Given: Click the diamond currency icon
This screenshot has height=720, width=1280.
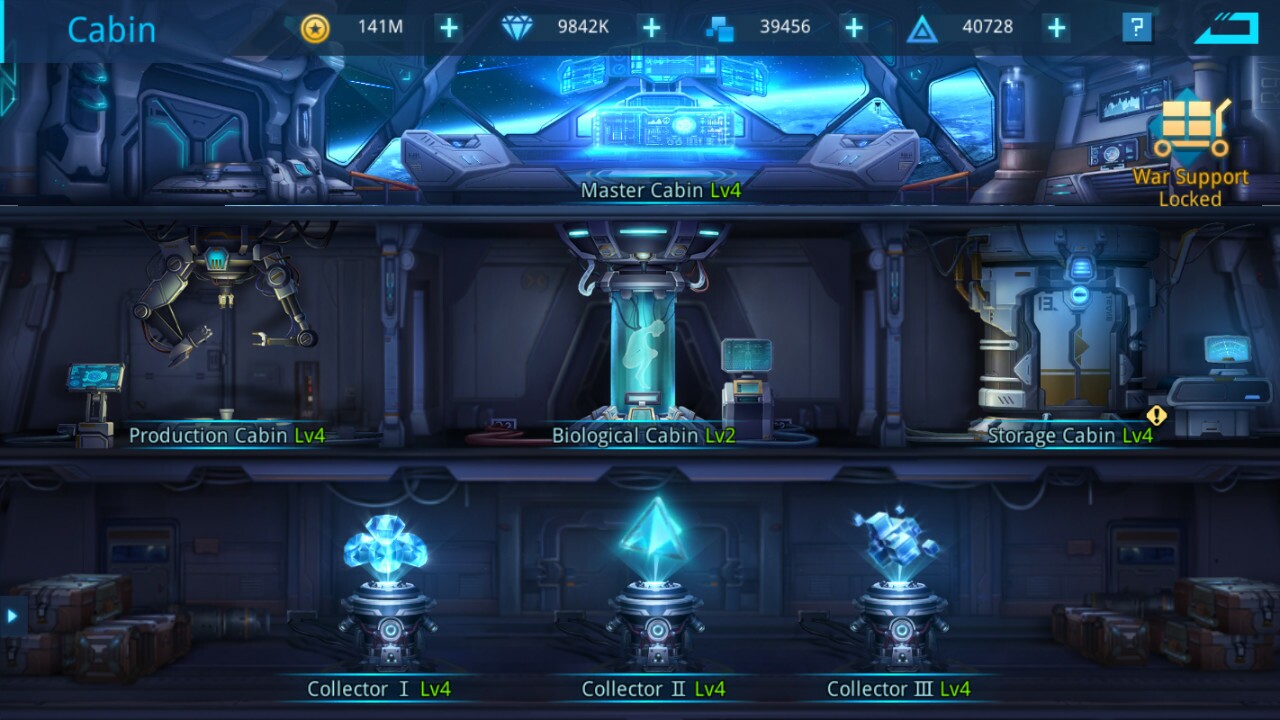Looking at the screenshot, I should coord(515,28).
